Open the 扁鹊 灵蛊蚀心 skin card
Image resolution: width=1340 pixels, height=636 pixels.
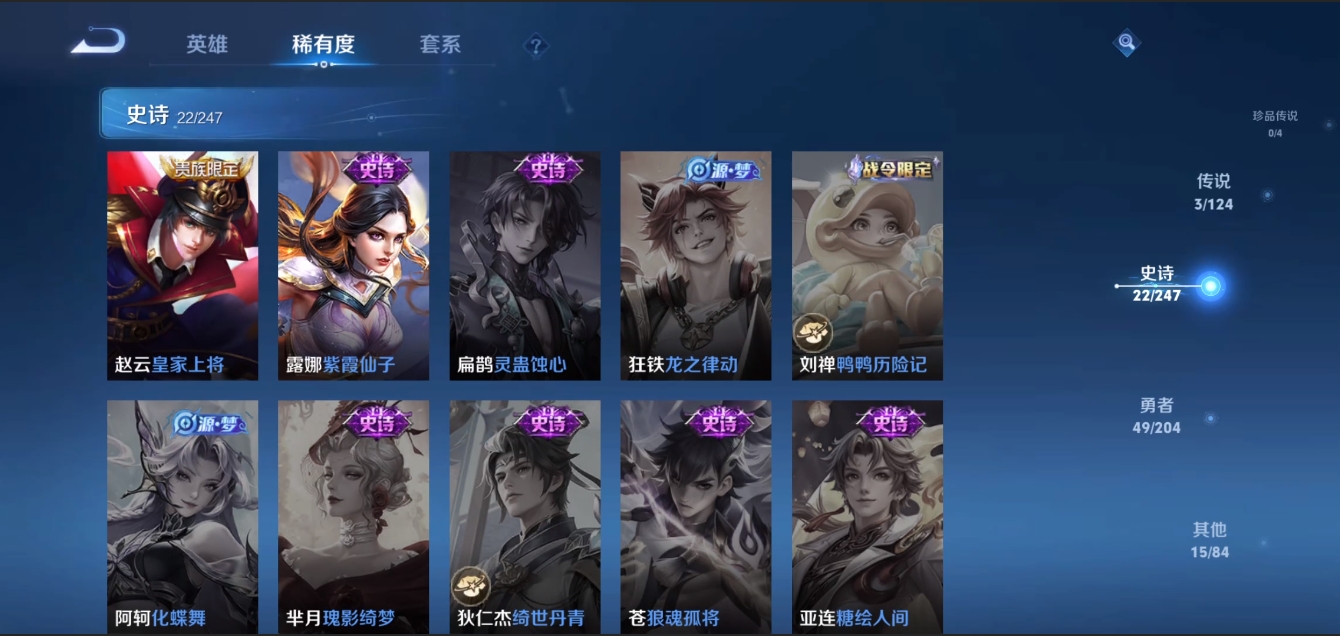[x=525, y=266]
